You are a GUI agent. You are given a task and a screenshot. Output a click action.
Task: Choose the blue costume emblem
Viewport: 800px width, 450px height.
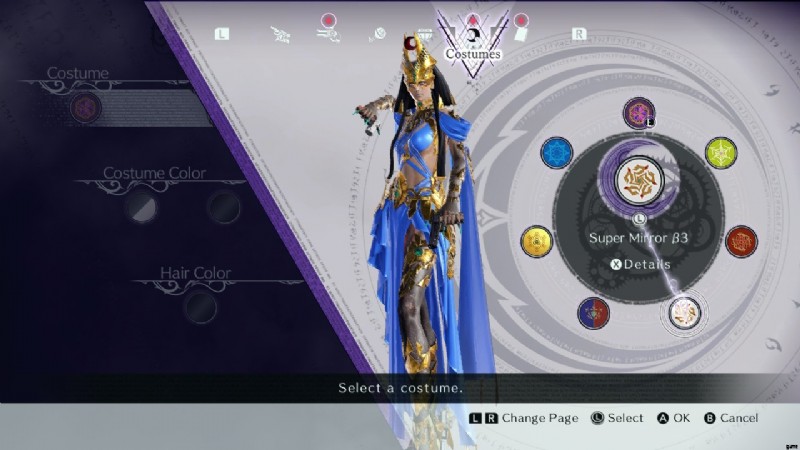tap(556, 153)
